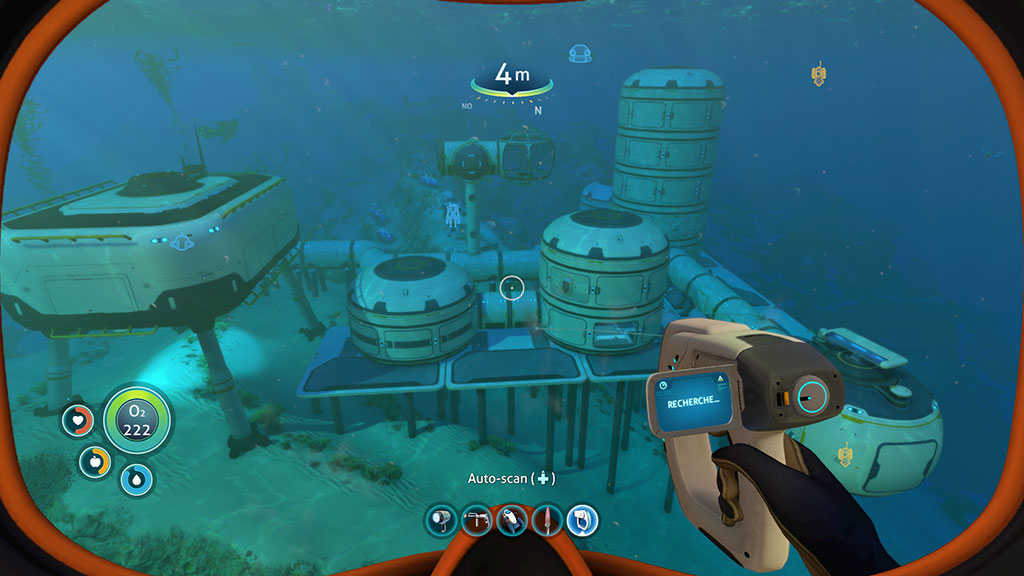Select the highlighted scanner hotbar slot
Viewport: 1024px width, 576px height.
pyautogui.click(x=583, y=520)
